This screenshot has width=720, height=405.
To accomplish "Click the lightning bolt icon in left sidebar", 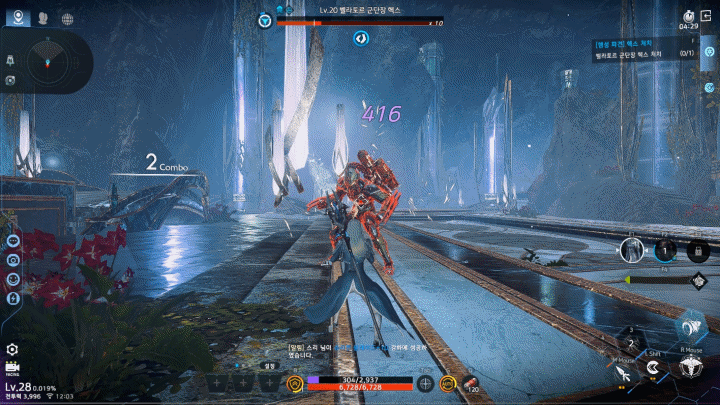I will [x=14, y=298].
